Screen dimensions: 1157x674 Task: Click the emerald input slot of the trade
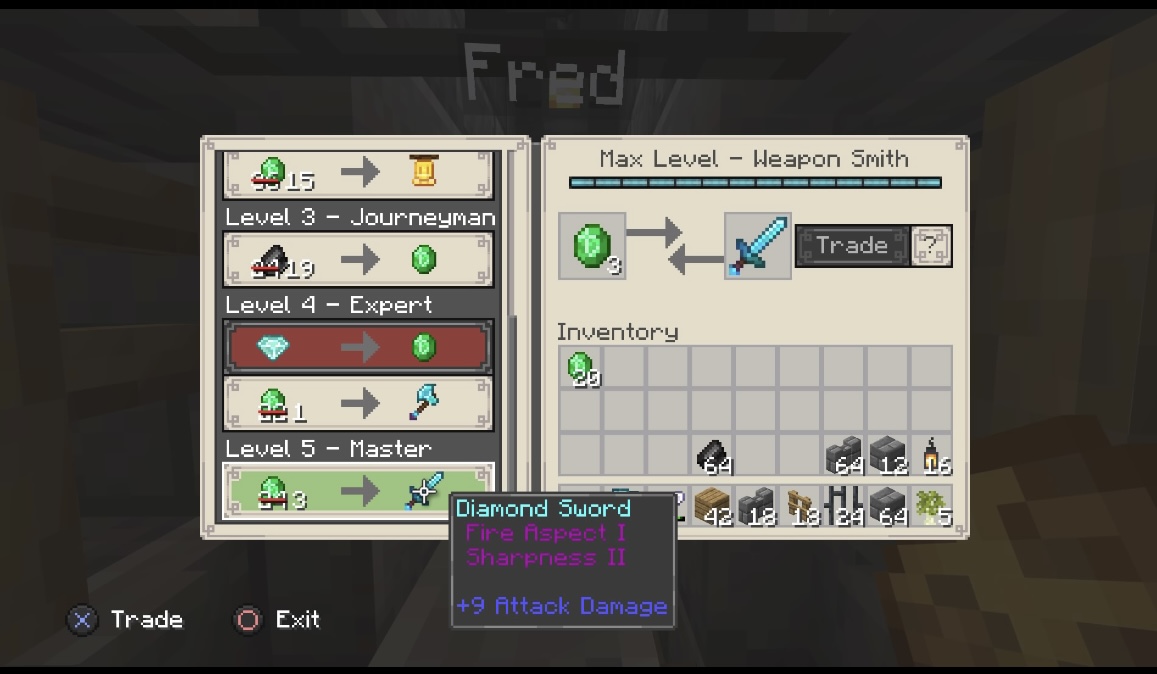[592, 246]
